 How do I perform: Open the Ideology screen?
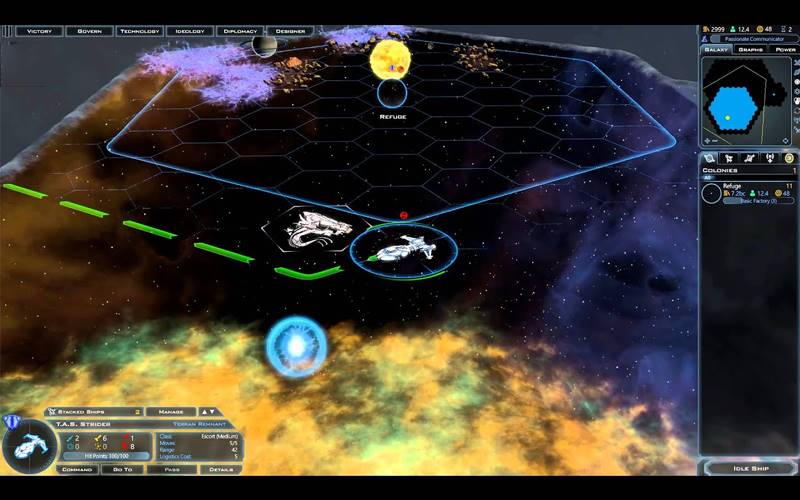click(x=190, y=31)
